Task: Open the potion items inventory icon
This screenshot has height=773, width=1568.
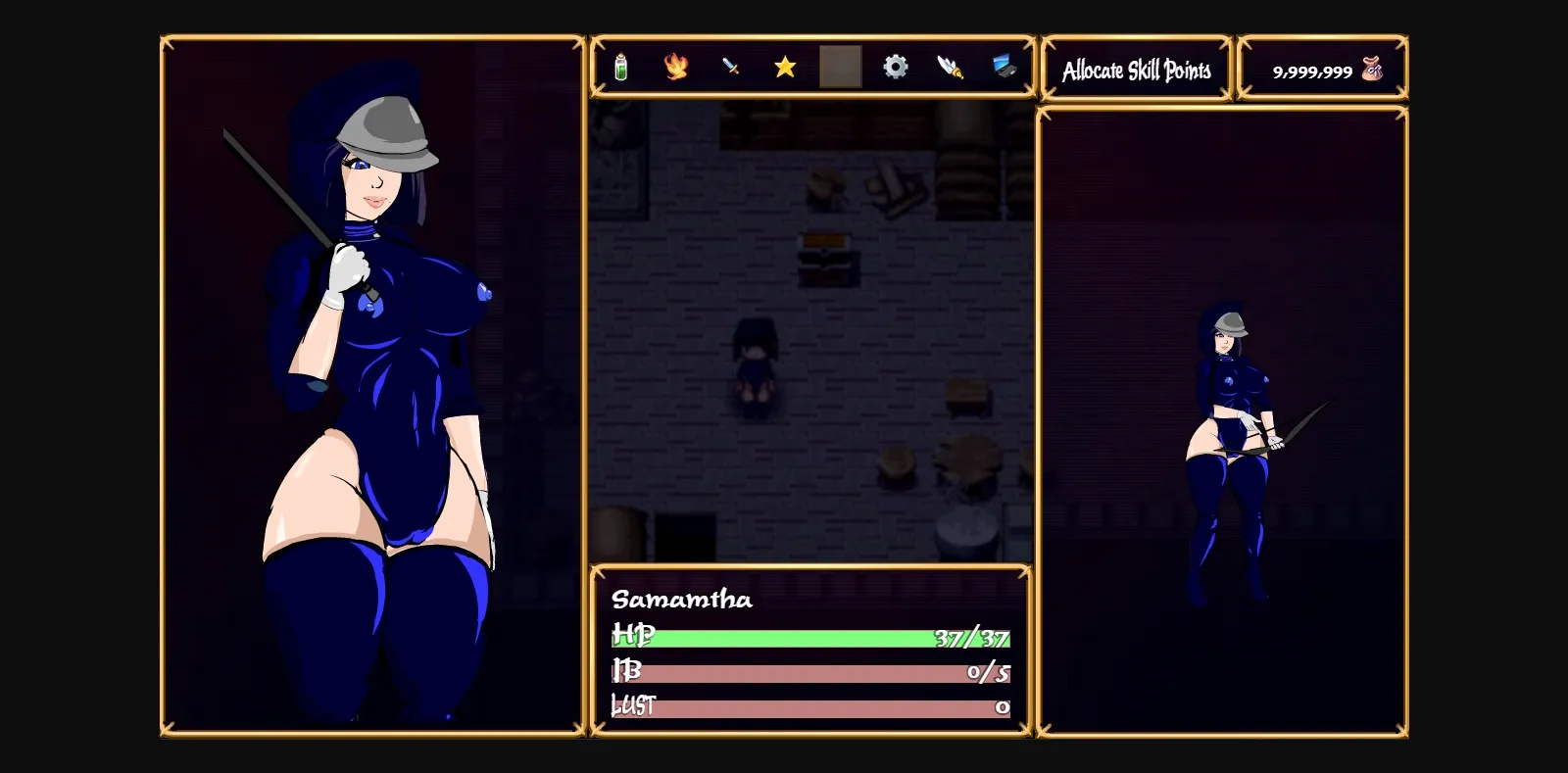Action: (622, 67)
